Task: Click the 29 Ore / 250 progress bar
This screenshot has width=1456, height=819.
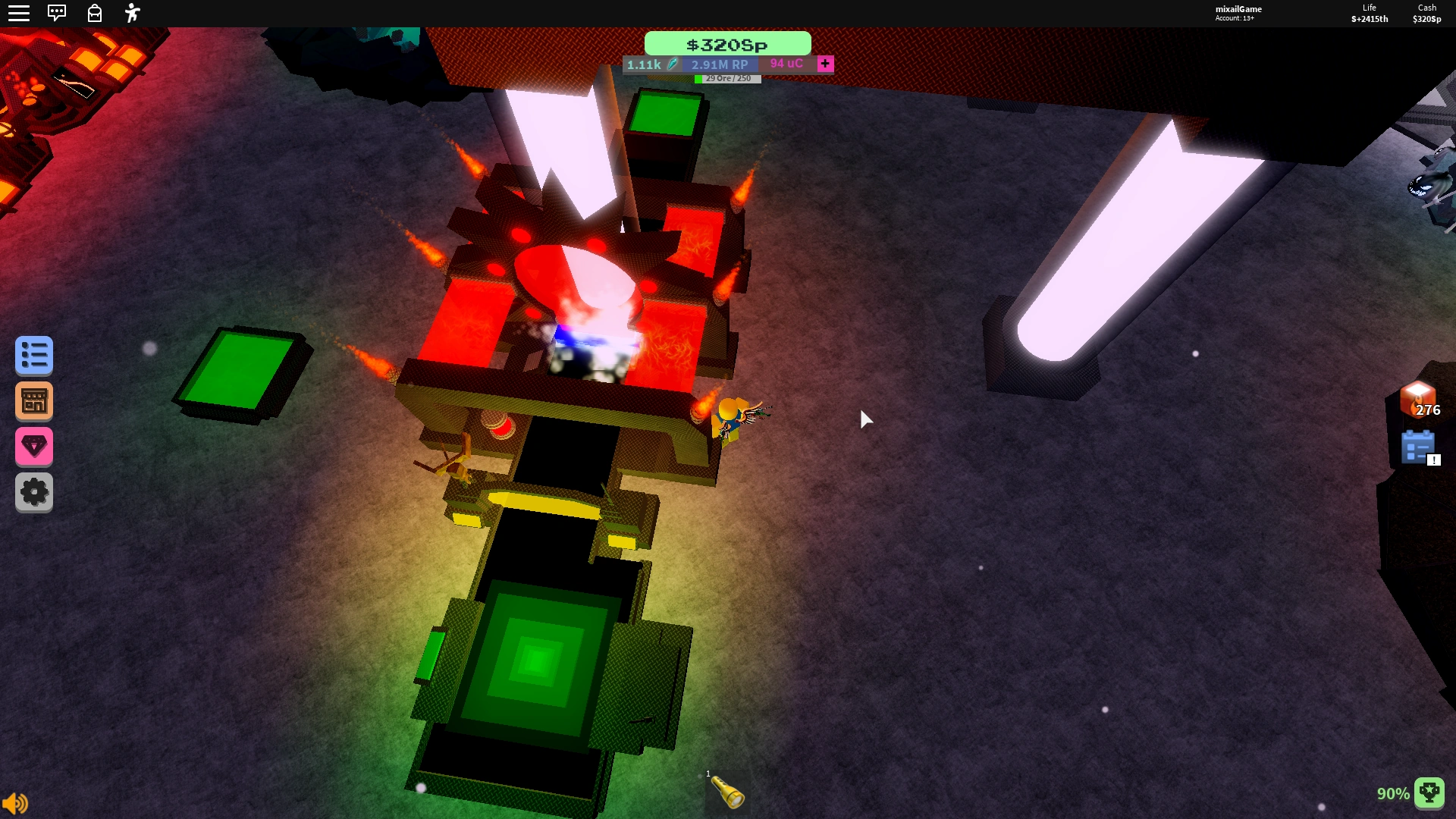Action: (727, 77)
